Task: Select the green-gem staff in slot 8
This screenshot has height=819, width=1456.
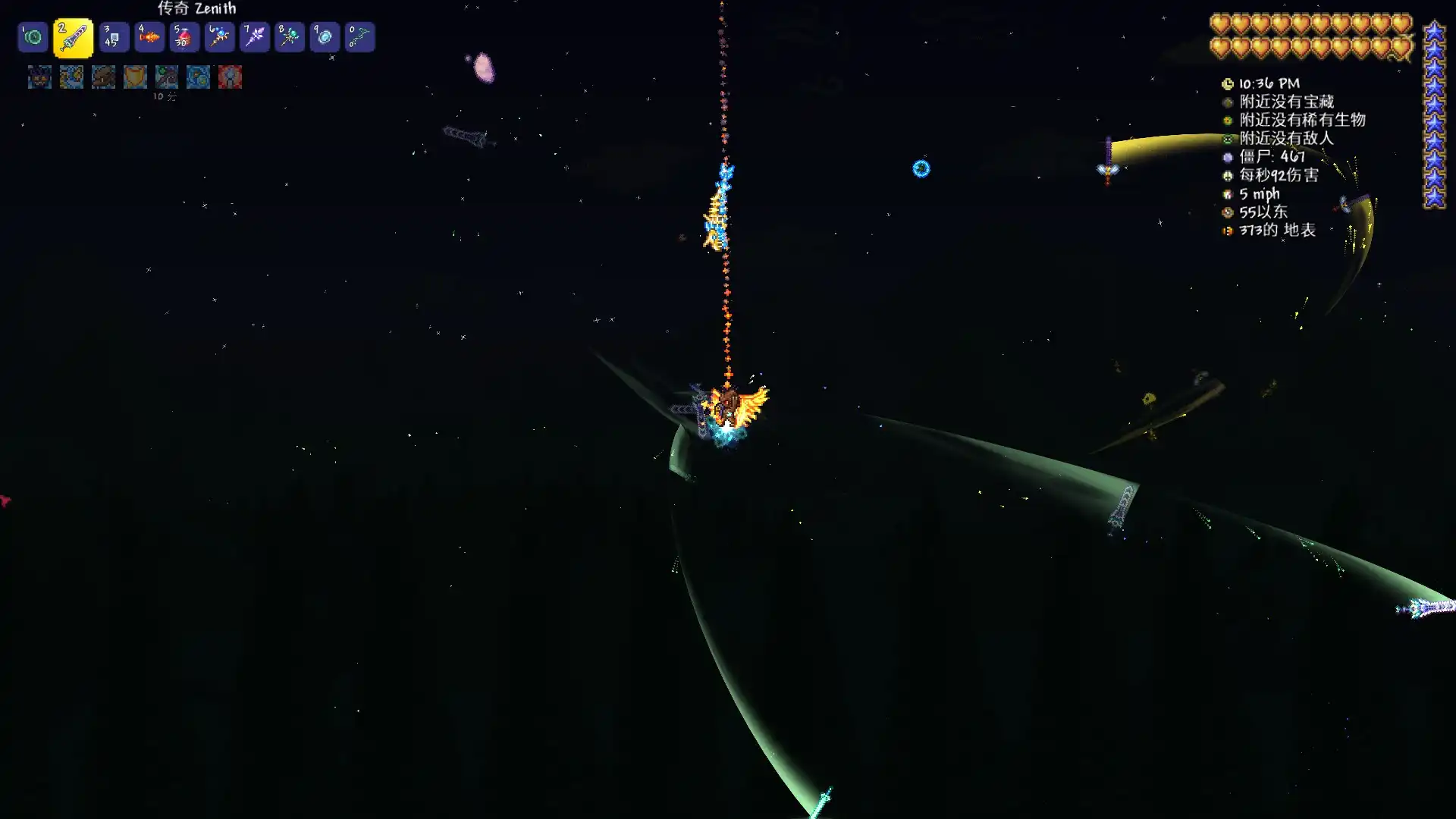Action: pyautogui.click(x=290, y=37)
